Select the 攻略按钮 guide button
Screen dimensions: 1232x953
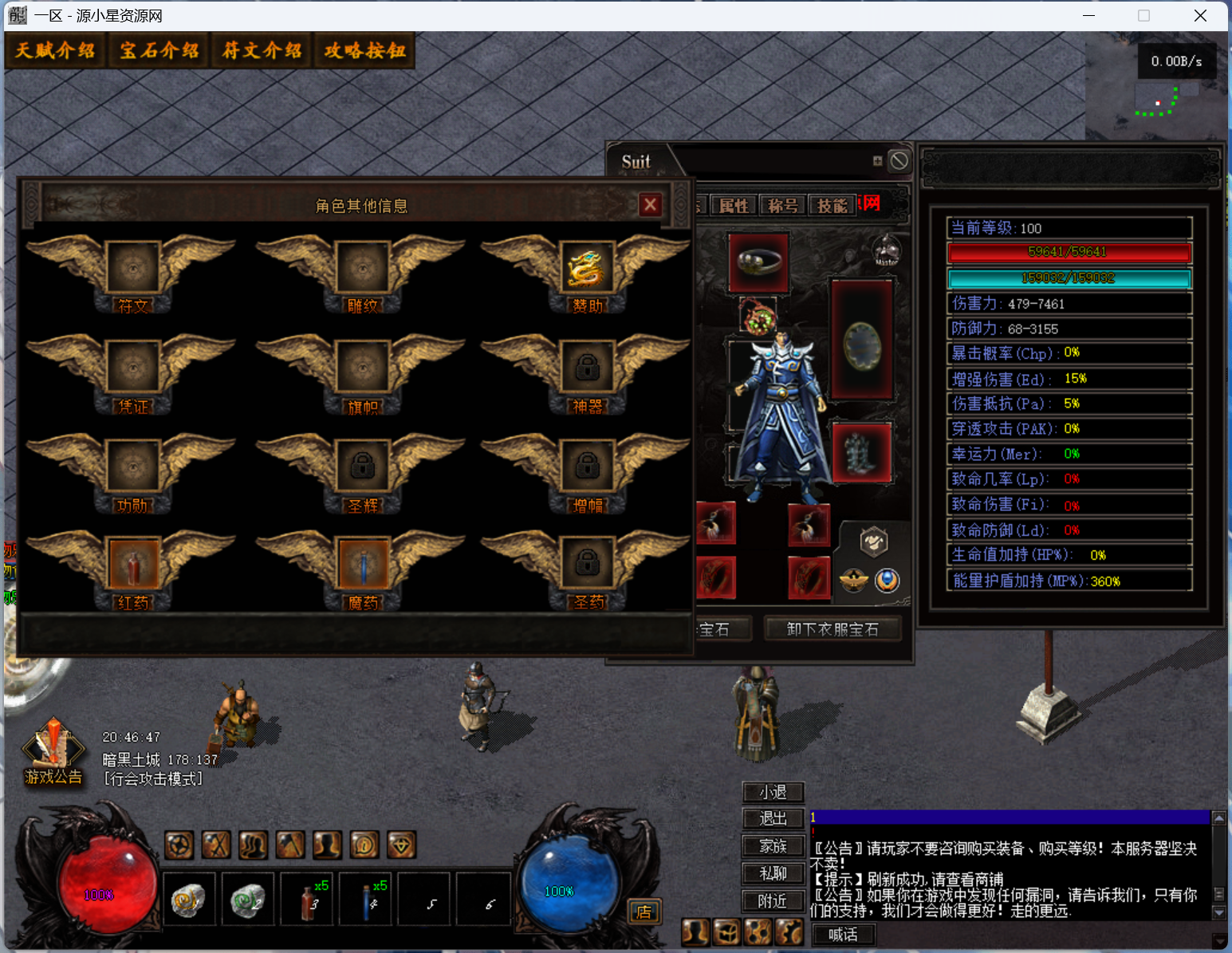click(364, 51)
